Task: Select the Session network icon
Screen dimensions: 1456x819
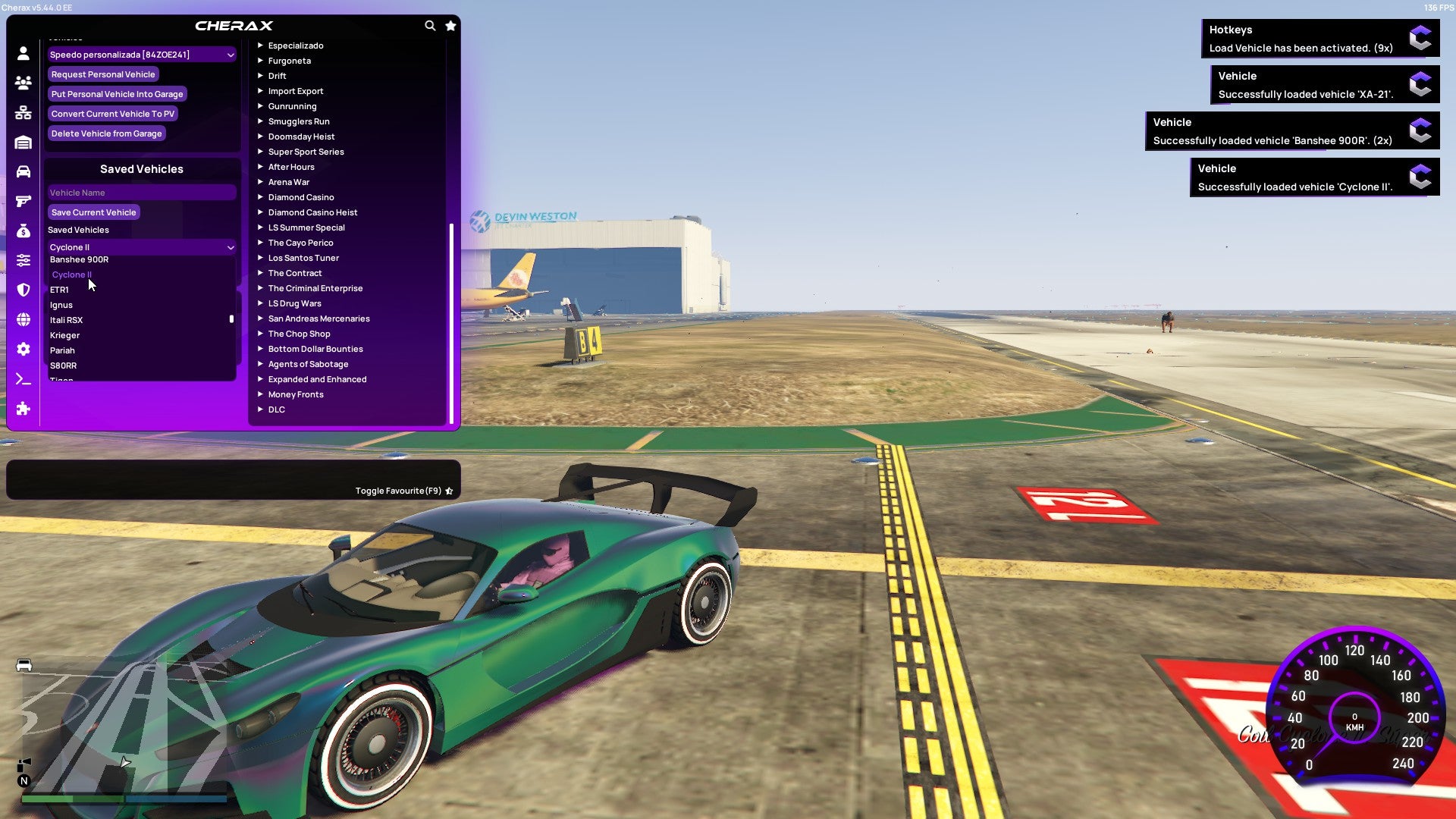Action: [23, 112]
